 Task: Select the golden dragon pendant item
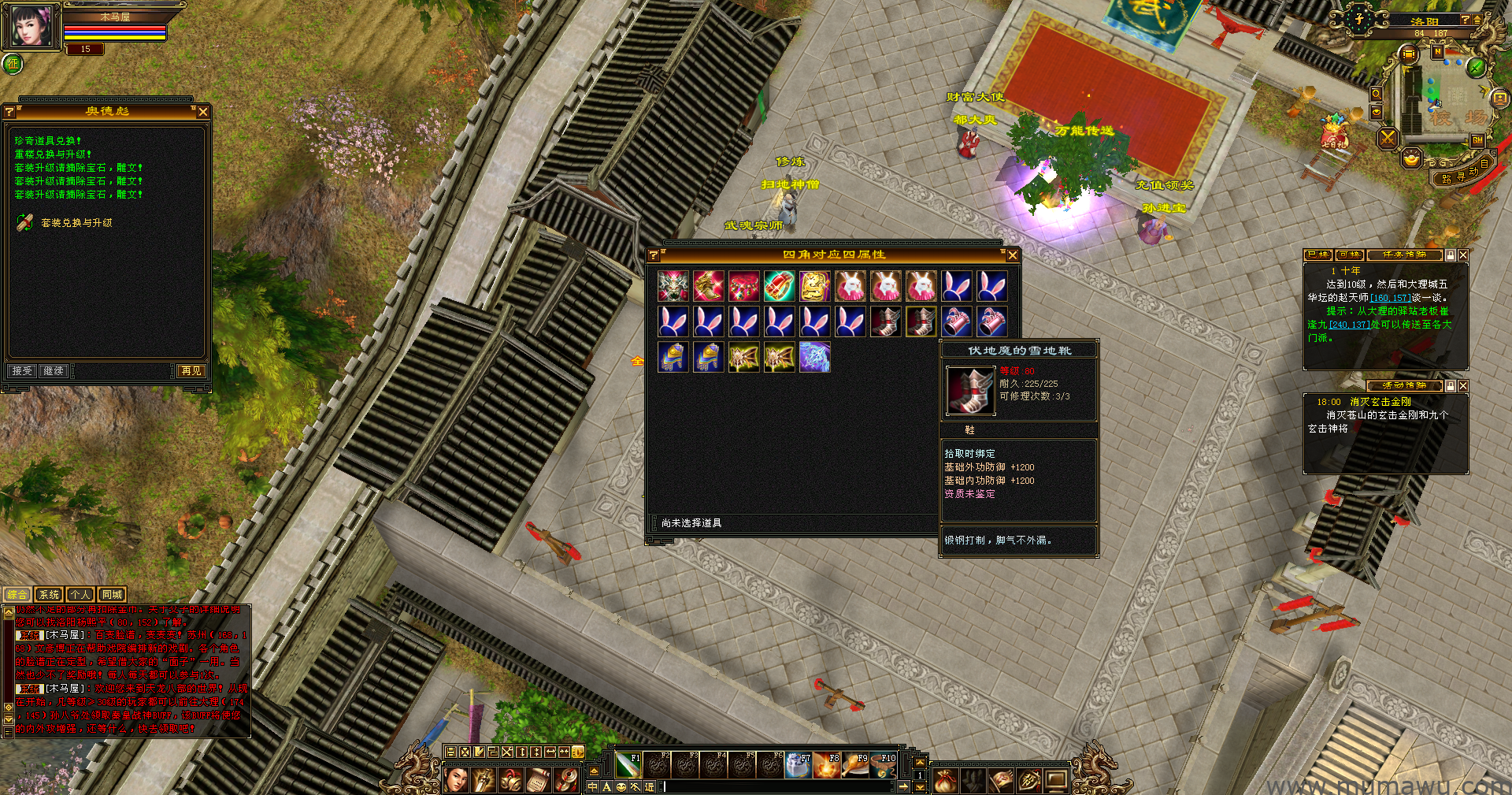click(814, 286)
